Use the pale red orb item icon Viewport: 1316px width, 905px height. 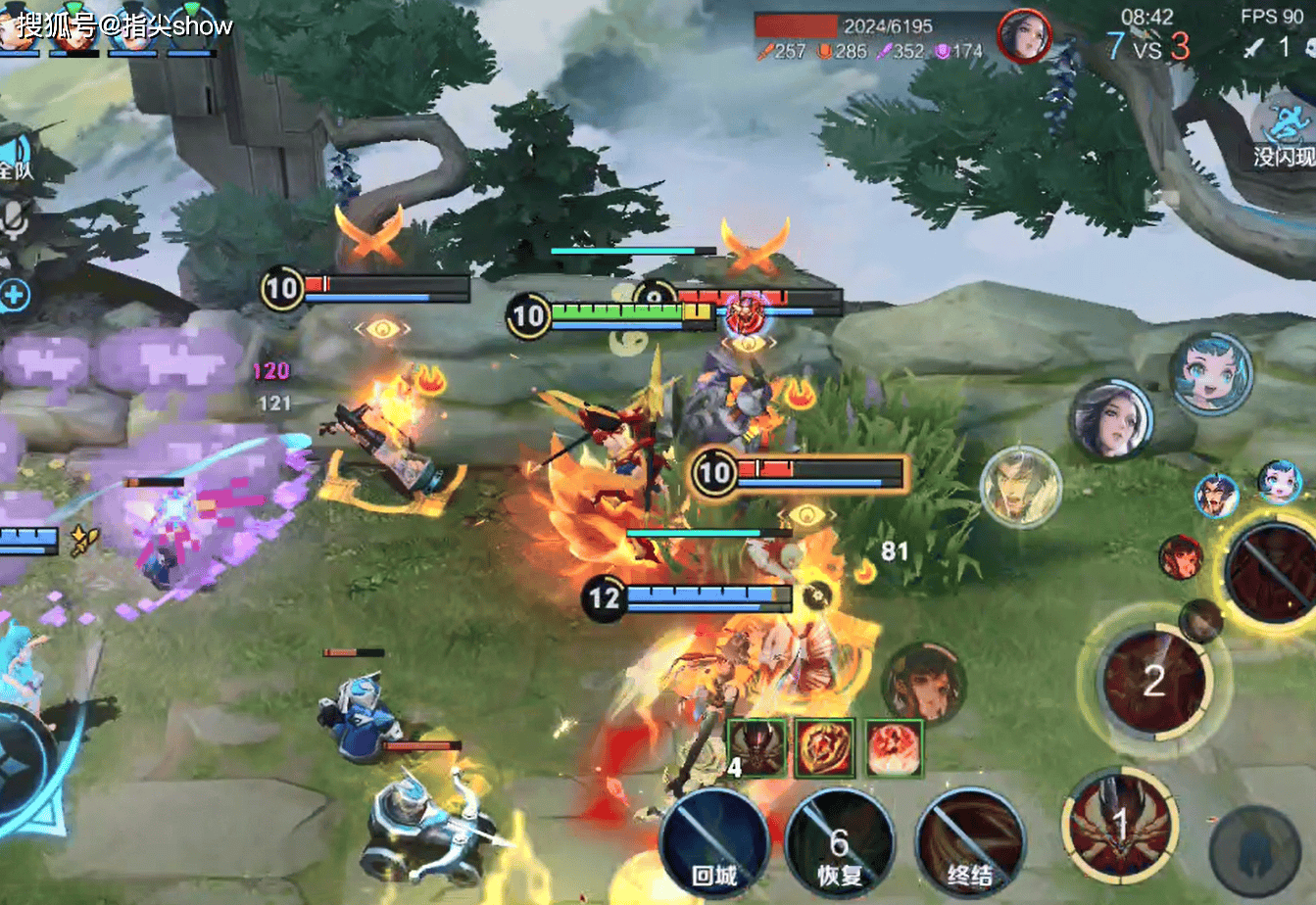pyautogui.click(x=894, y=748)
